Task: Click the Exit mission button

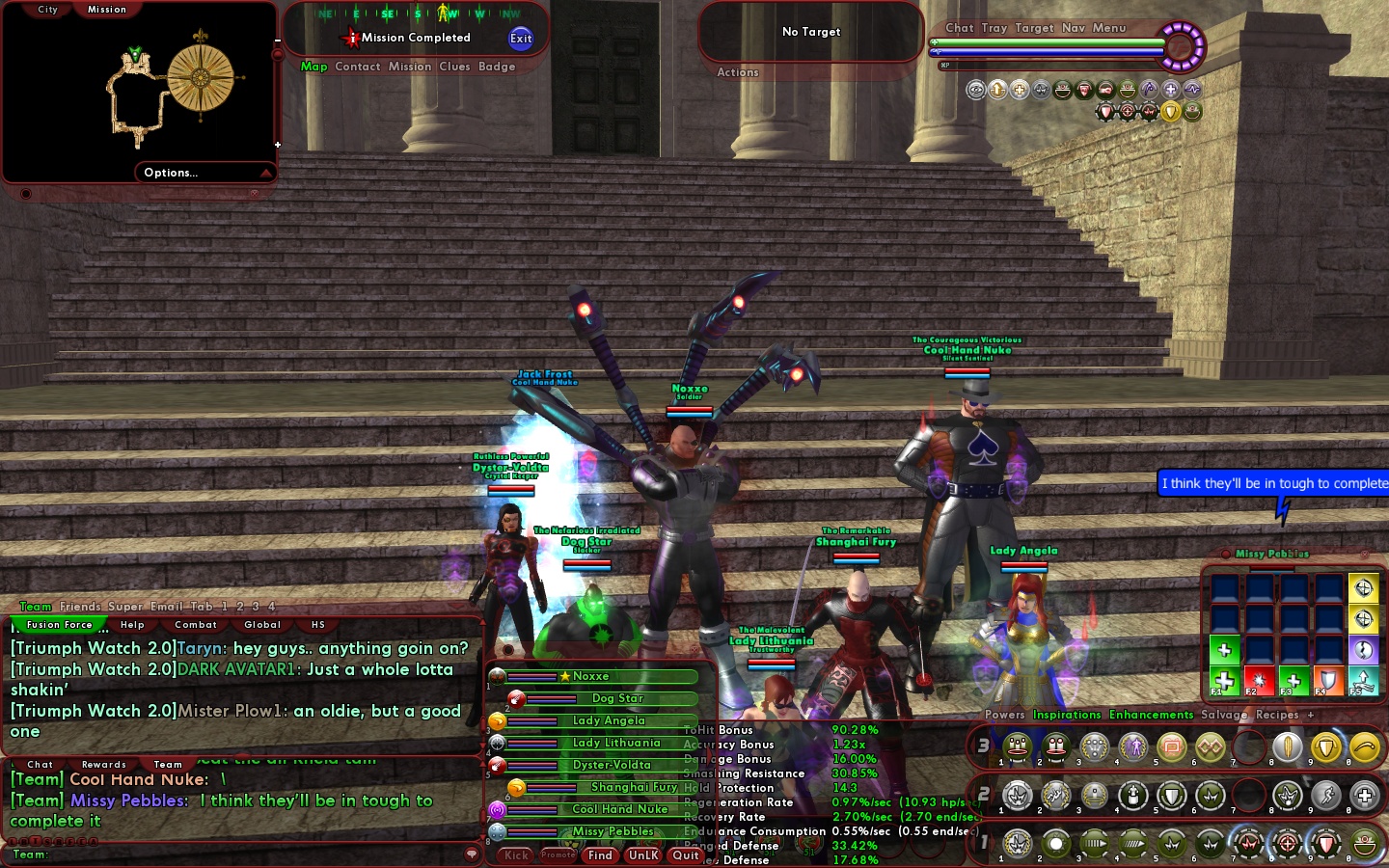Action: (x=521, y=39)
